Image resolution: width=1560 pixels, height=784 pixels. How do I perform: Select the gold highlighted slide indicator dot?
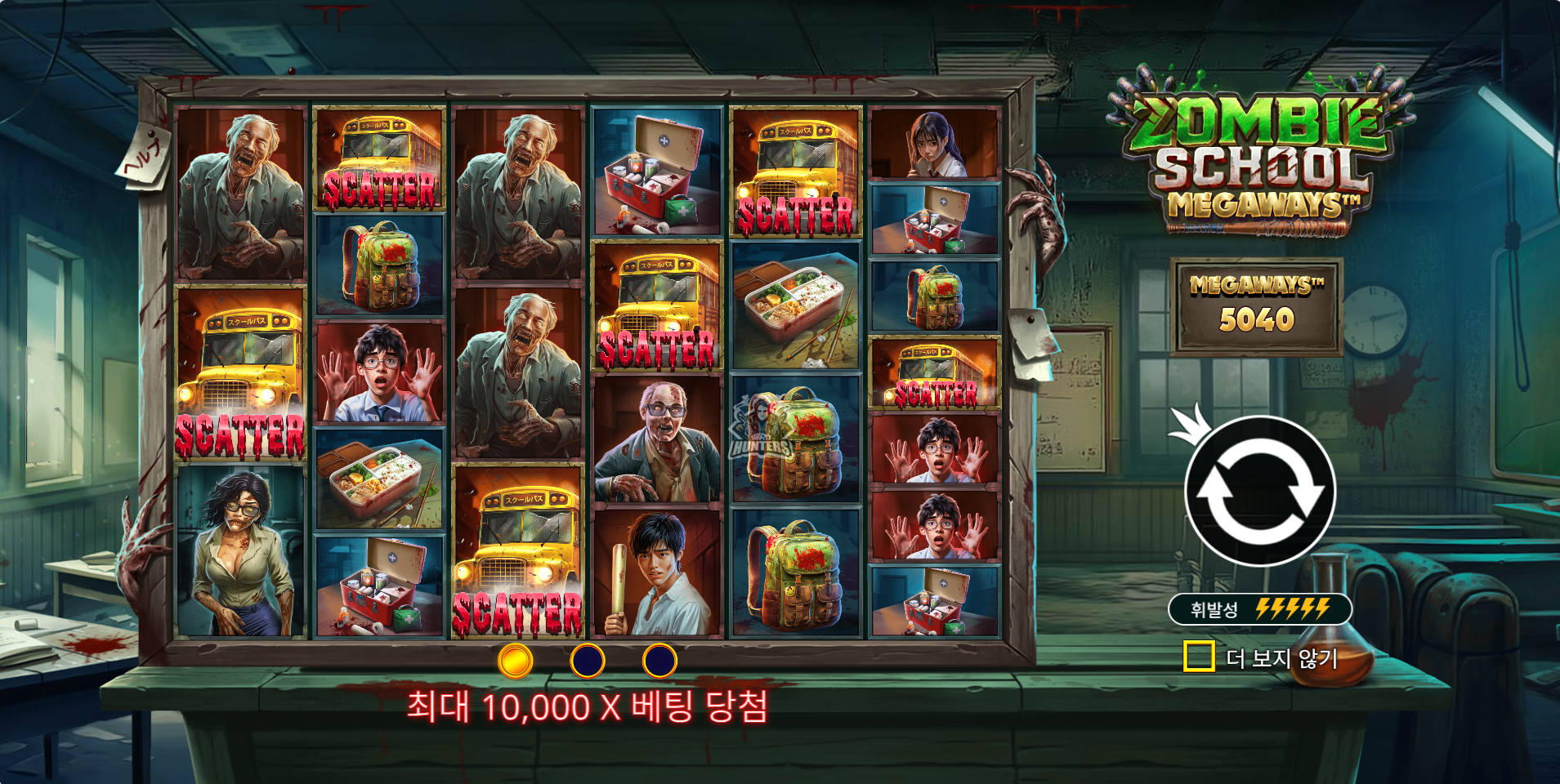coord(515,661)
